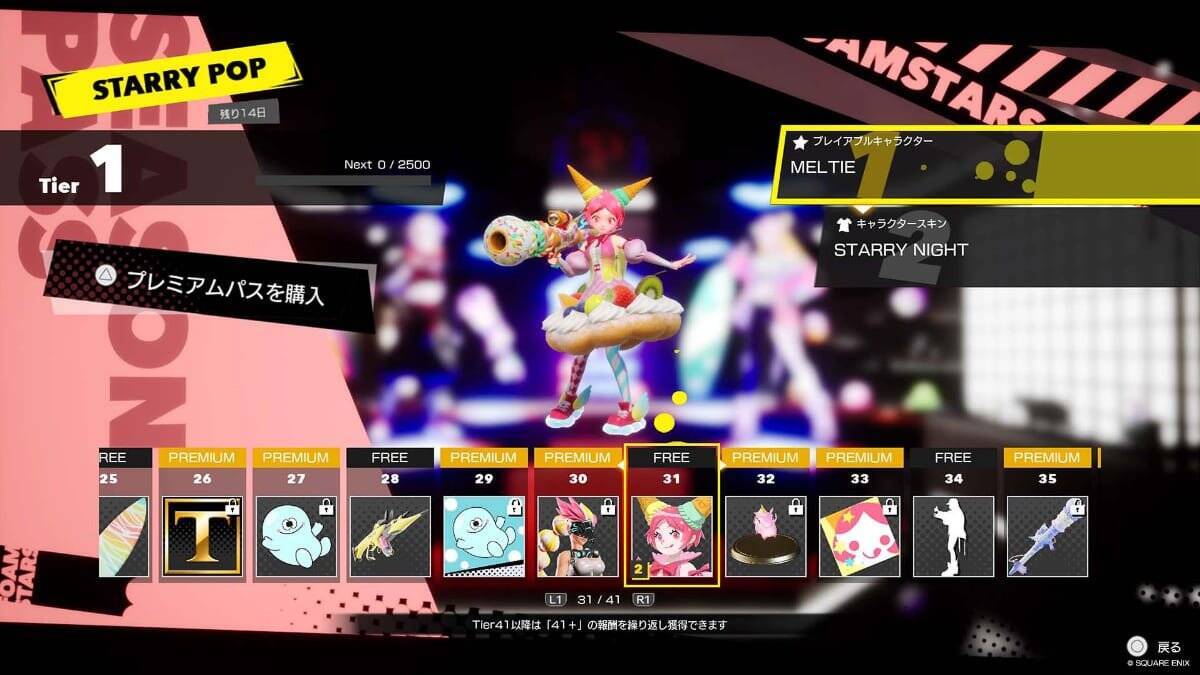The width and height of the screenshot is (1200, 675).
Task: View tier 32 pink figure trophy reward
Action: coord(766,536)
